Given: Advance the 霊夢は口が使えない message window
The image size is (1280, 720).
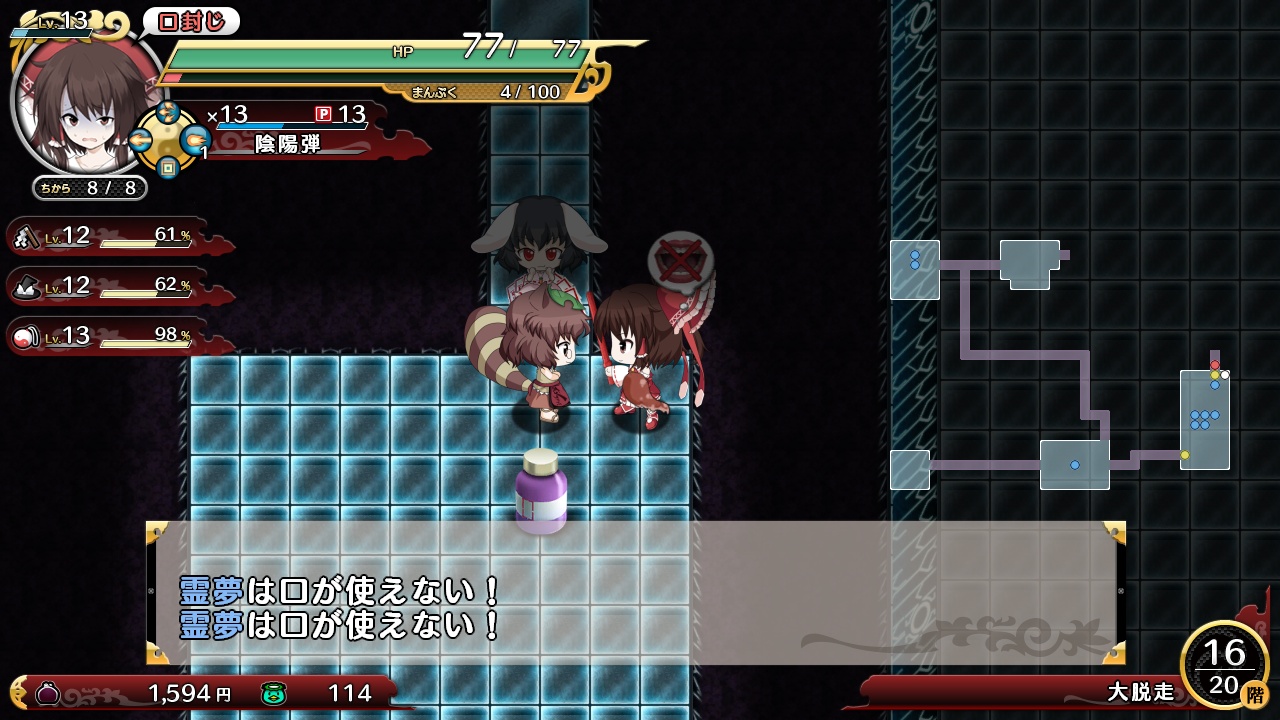Looking at the screenshot, I should [636, 592].
